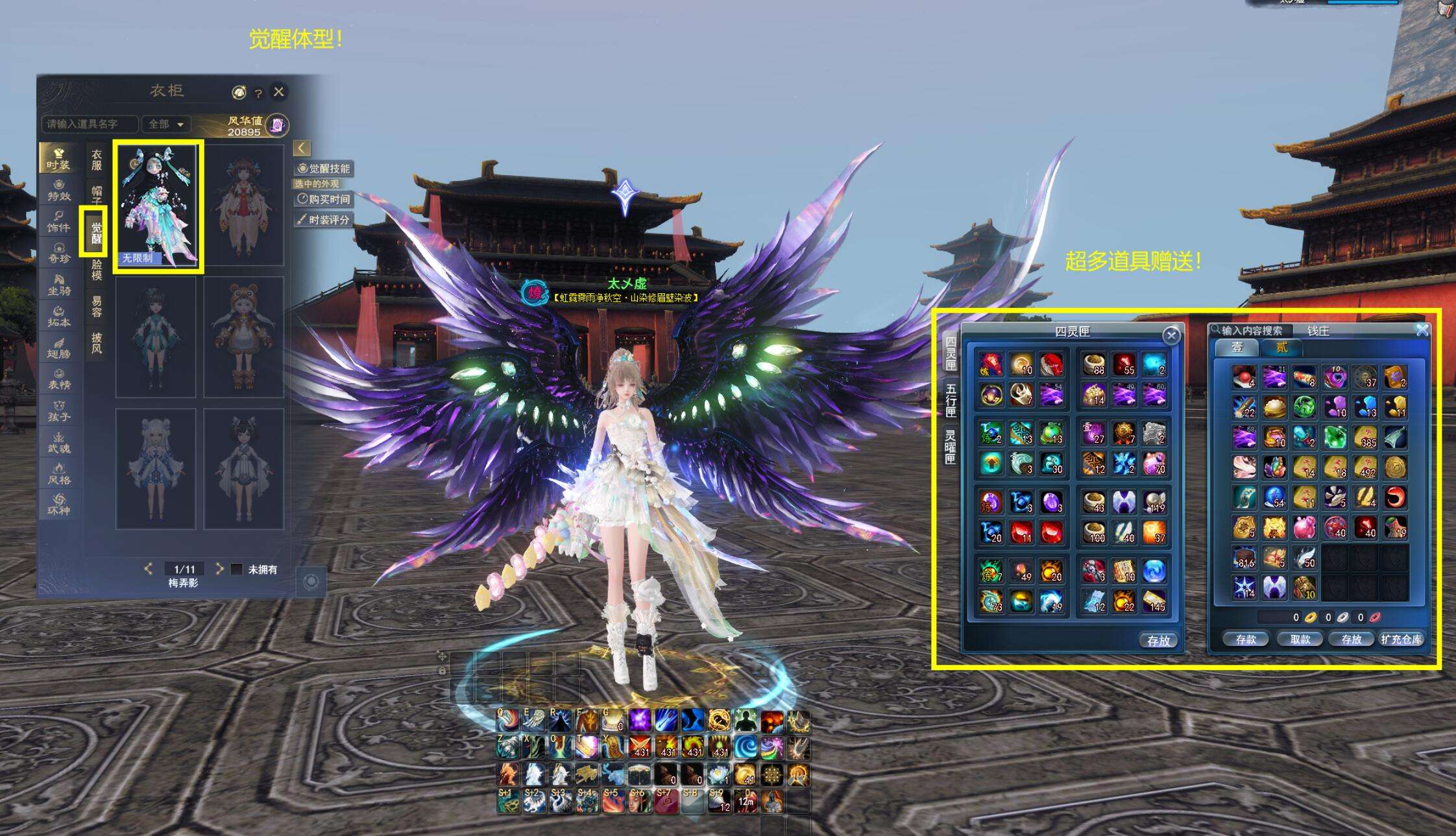This screenshot has width=1456, height=836.
Task: Close the 四灵匣 box window
Action: pos(1171,335)
